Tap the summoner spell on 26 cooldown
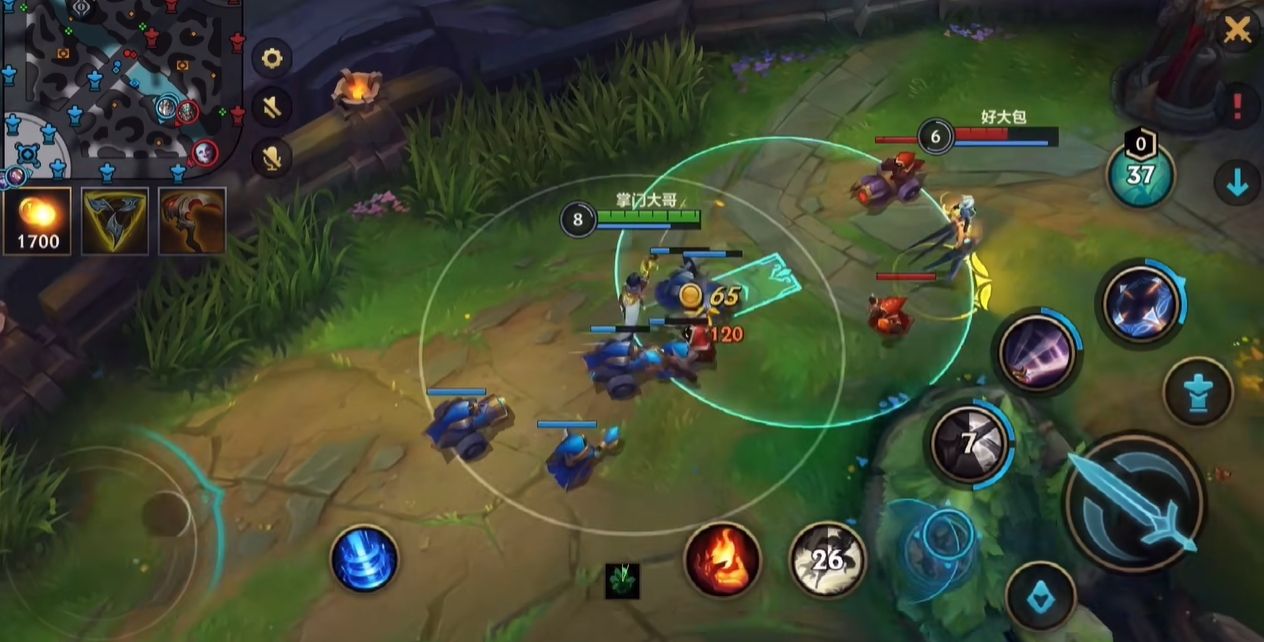Screen dimensions: 1264x642 [827, 559]
